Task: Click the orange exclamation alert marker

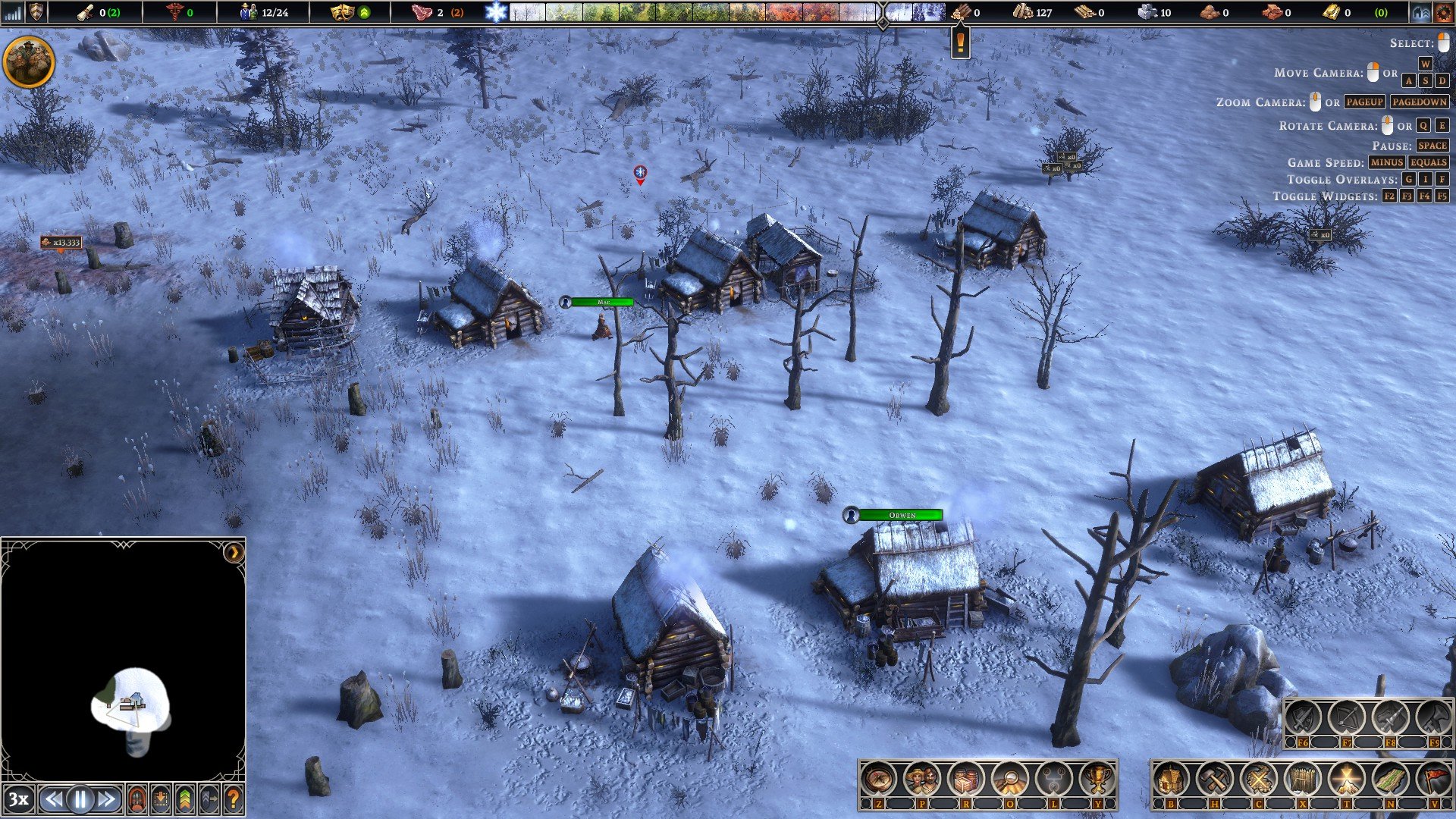Action: pyautogui.click(x=960, y=42)
